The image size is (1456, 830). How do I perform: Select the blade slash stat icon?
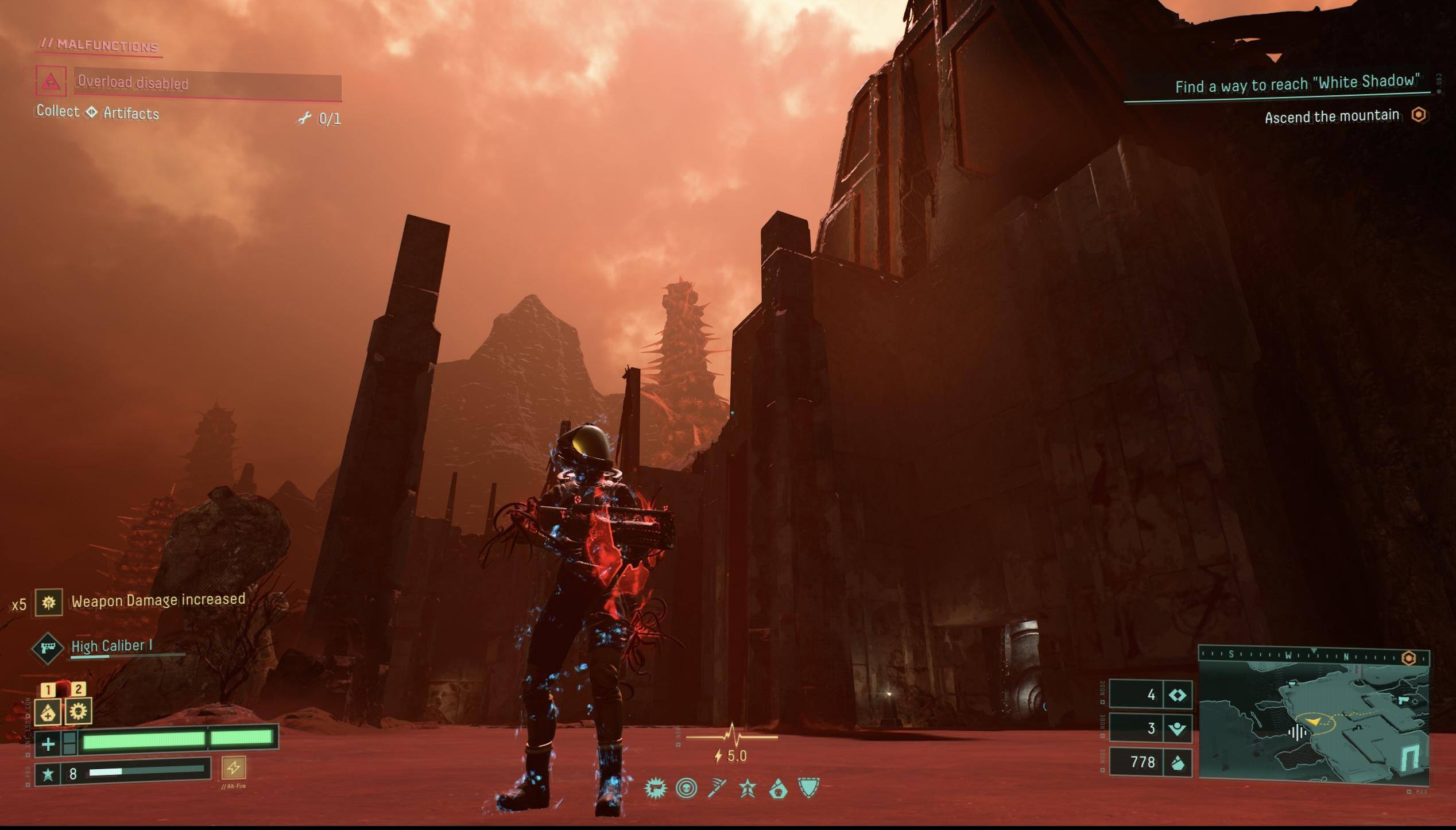[717, 789]
